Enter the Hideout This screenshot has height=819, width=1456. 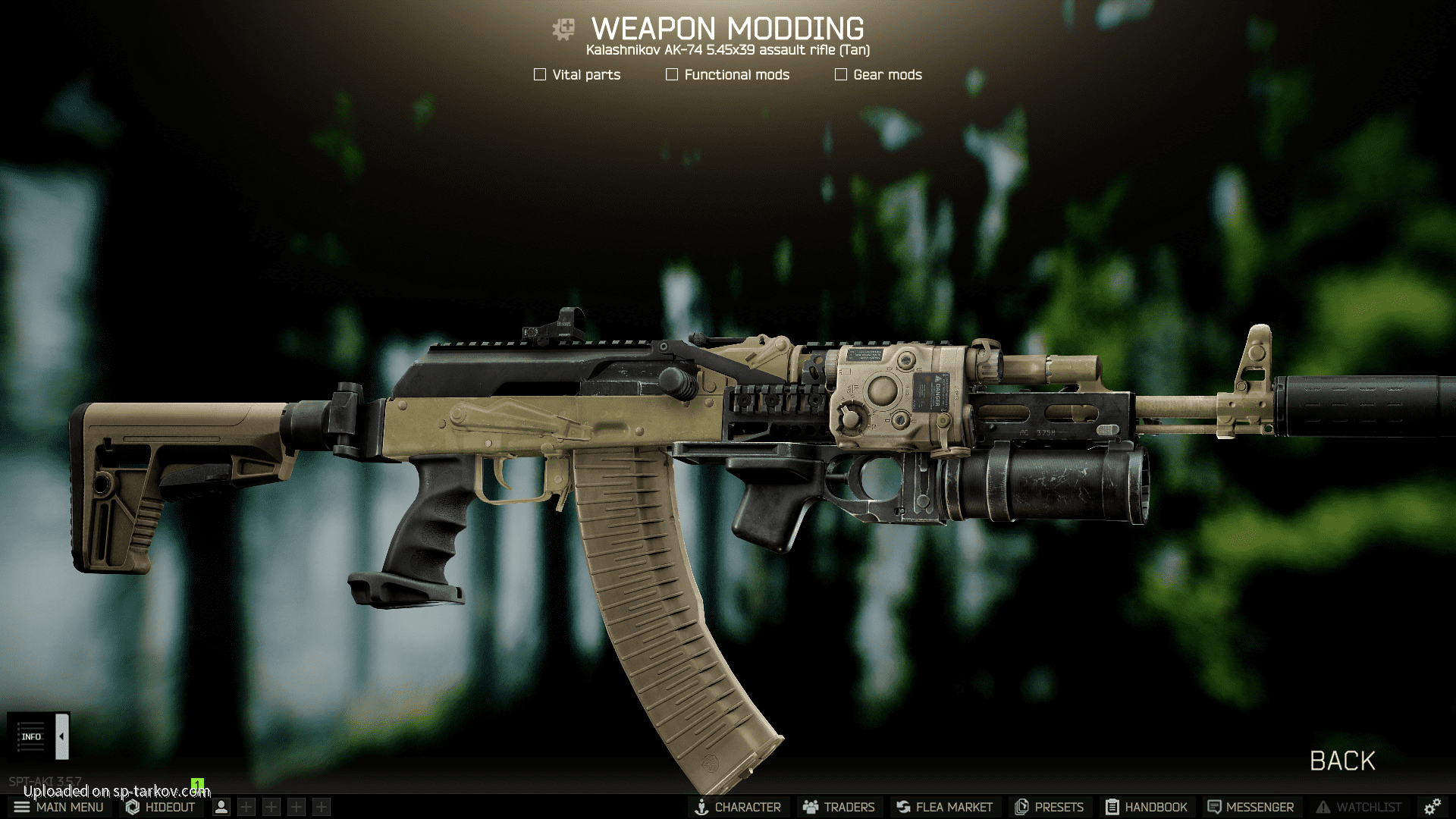(161, 807)
